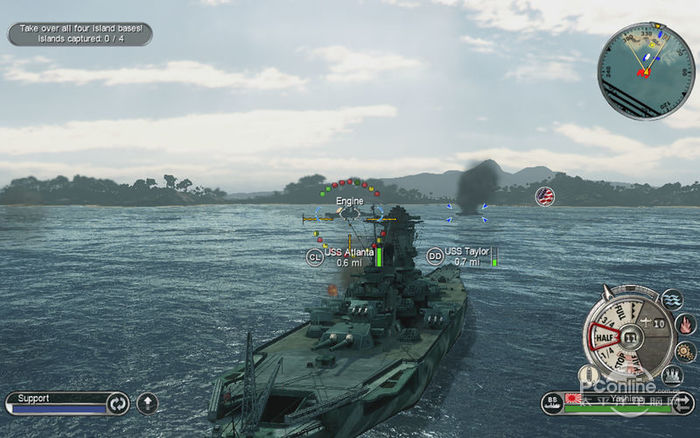
Task: Select the fire repair icon
Action: click(x=685, y=324)
